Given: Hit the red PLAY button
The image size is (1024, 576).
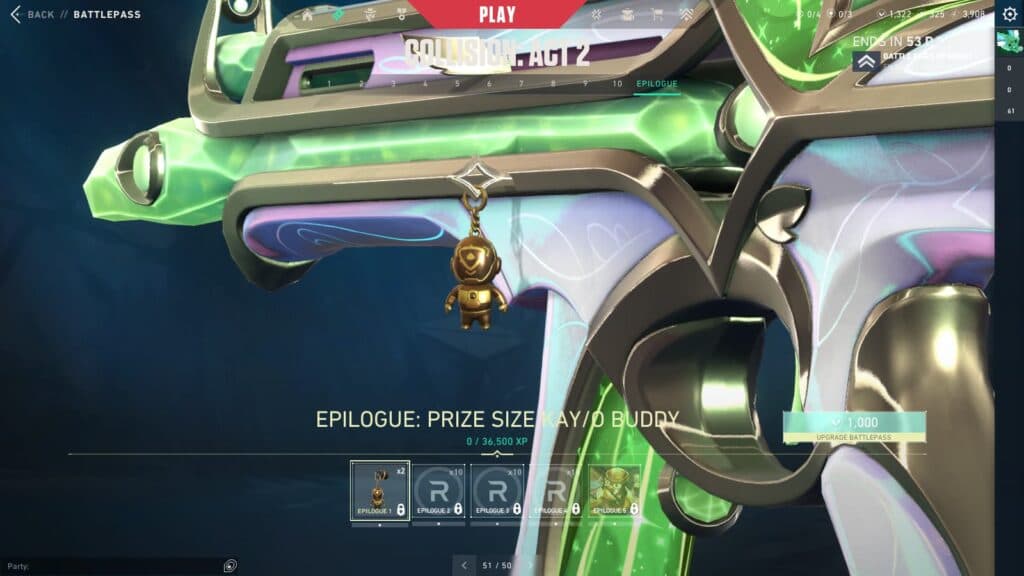Looking at the screenshot, I should [x=497, y=15].
